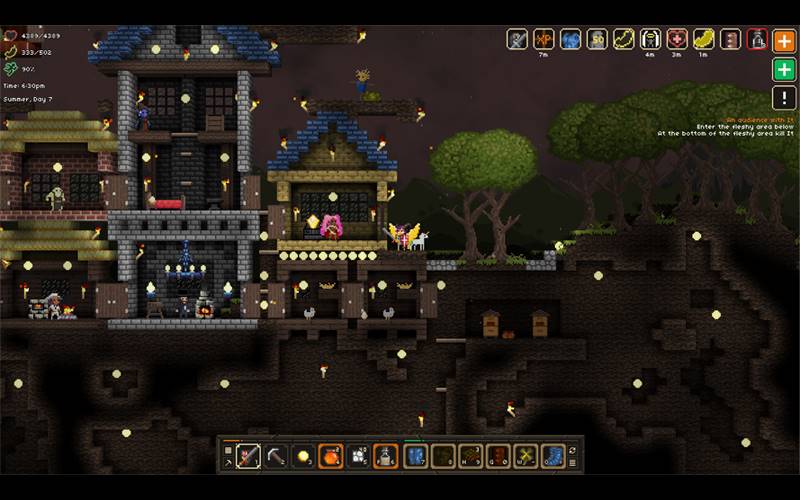The image size is (800, 500).
Task: Select the orange potion hotbar slot
Action: 331,456
